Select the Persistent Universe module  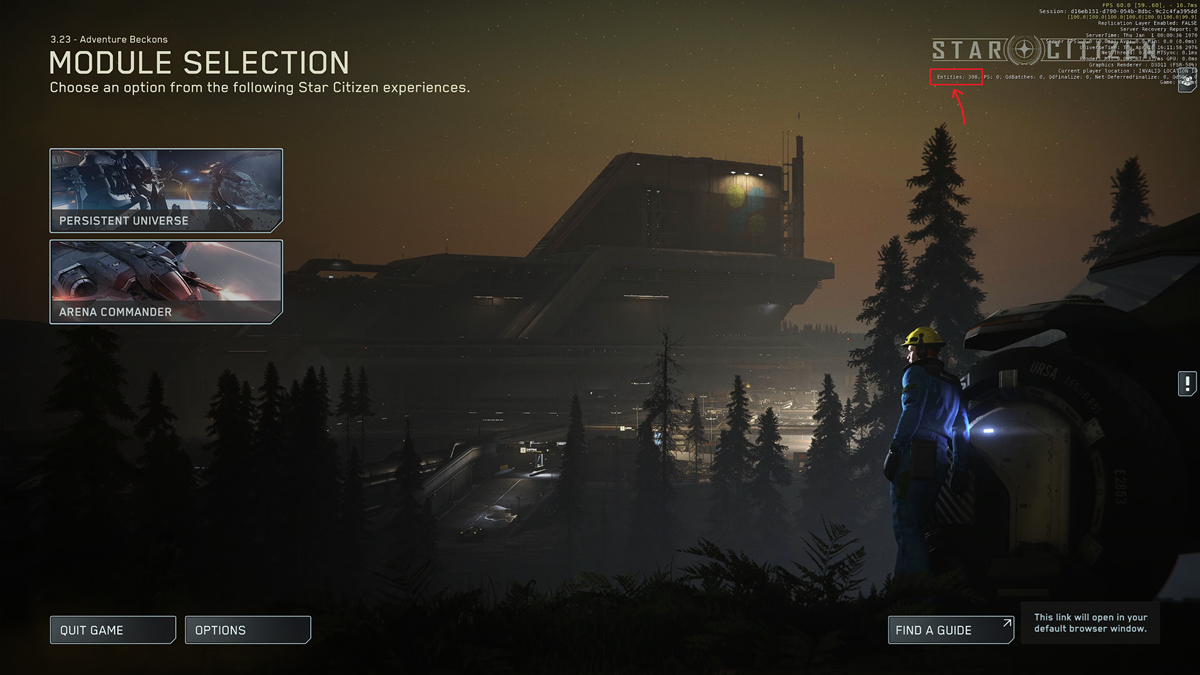tap(166, 191)
